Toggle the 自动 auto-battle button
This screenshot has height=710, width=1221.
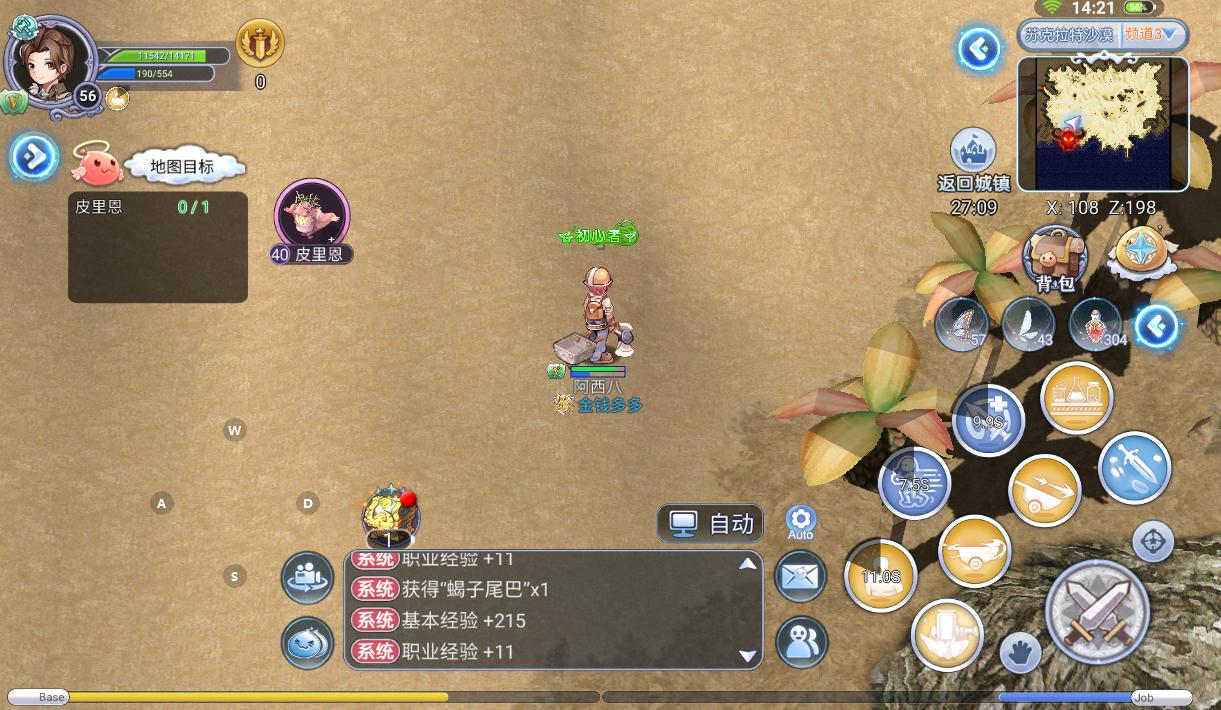[710, 523]
